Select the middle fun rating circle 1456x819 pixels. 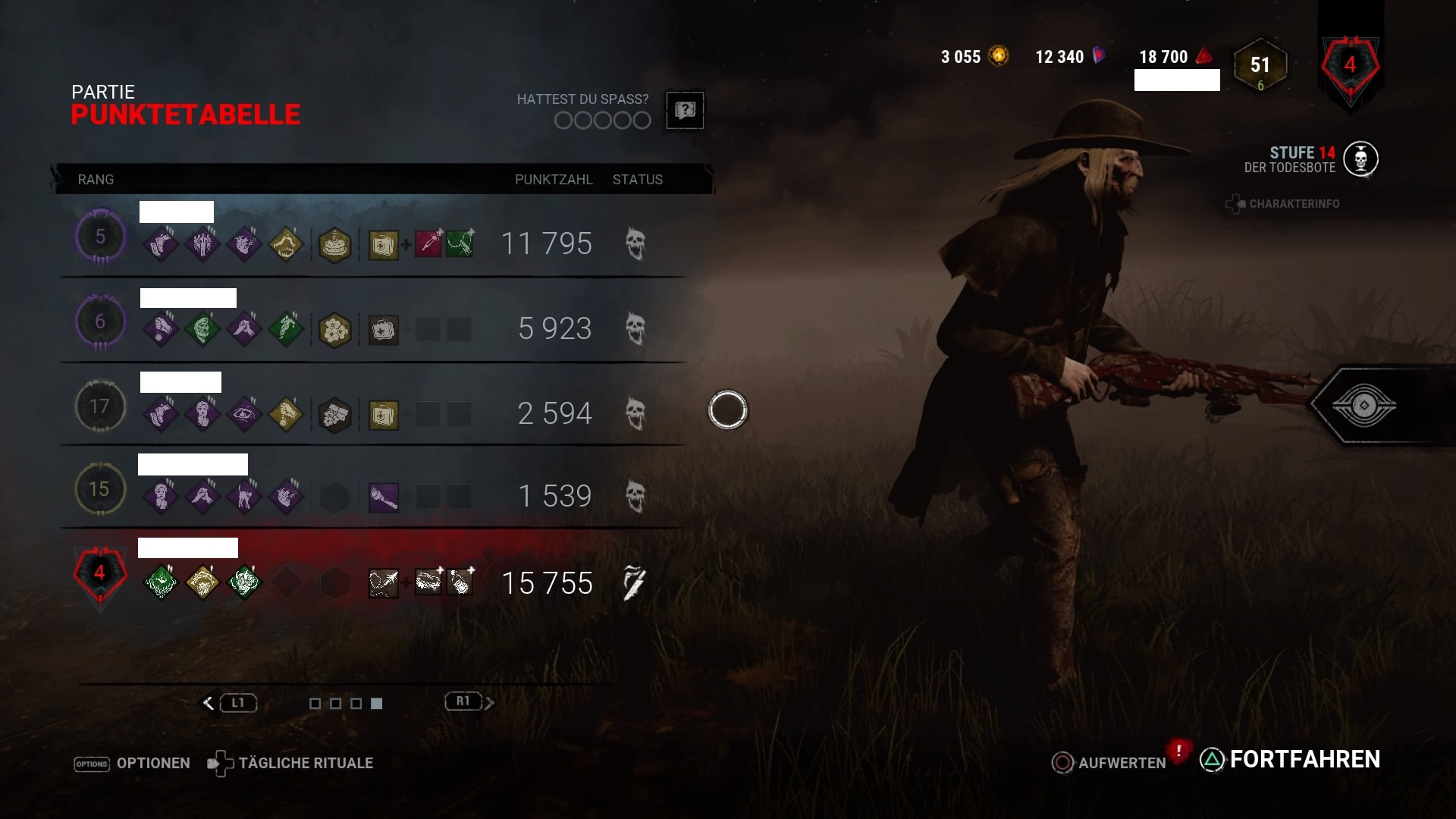603,120
